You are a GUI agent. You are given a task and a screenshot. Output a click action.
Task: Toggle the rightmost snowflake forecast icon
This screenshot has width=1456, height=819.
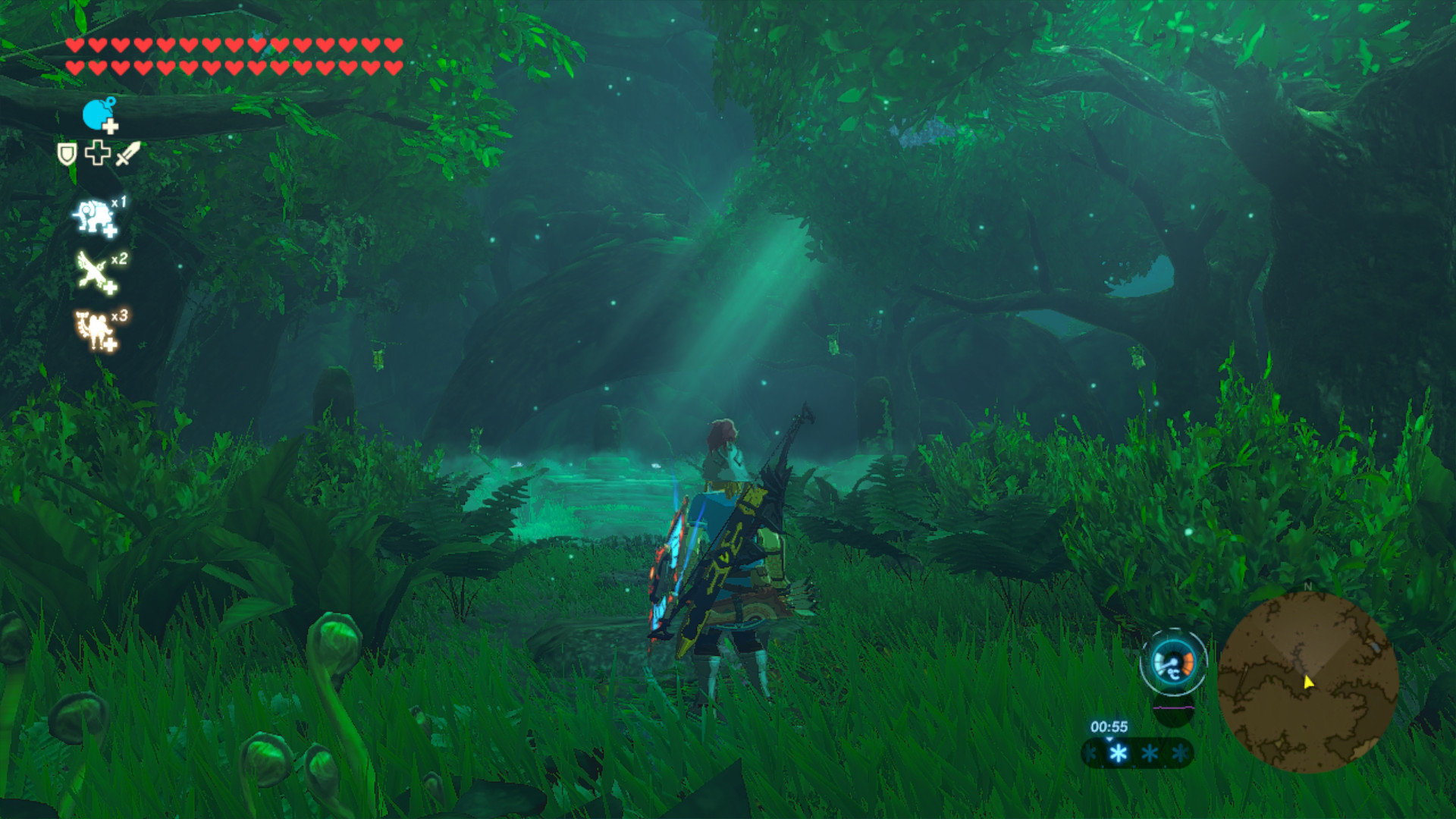[x=1180, y=753]
